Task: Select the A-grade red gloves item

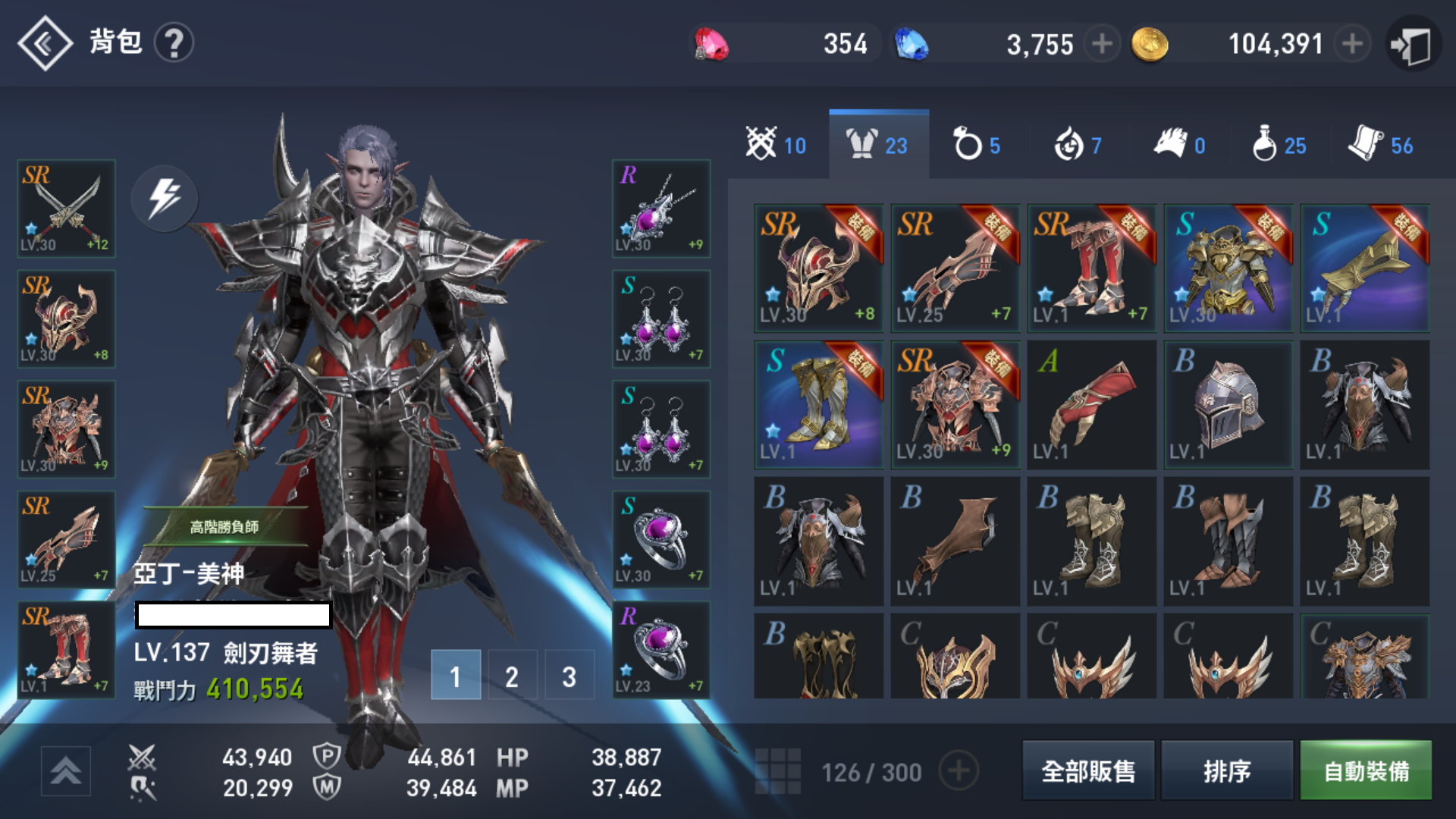Action: 1091,404
